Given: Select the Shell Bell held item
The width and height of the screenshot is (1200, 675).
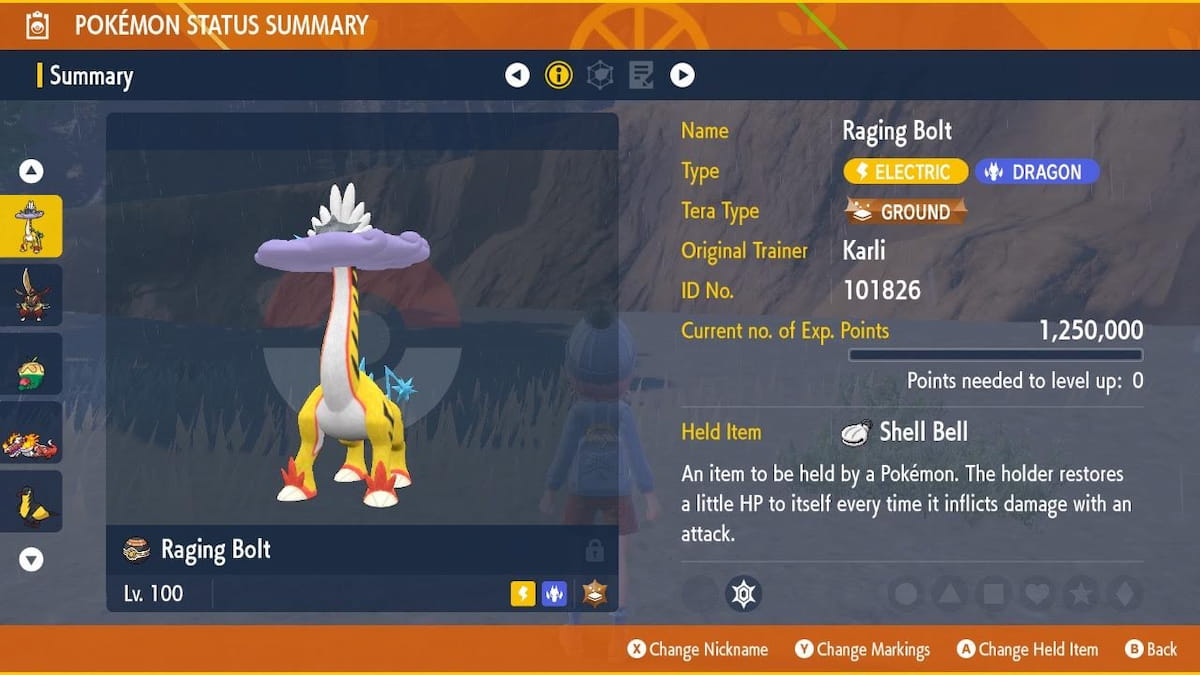Looking at the screenshot, I should click(x=905, y=432).
